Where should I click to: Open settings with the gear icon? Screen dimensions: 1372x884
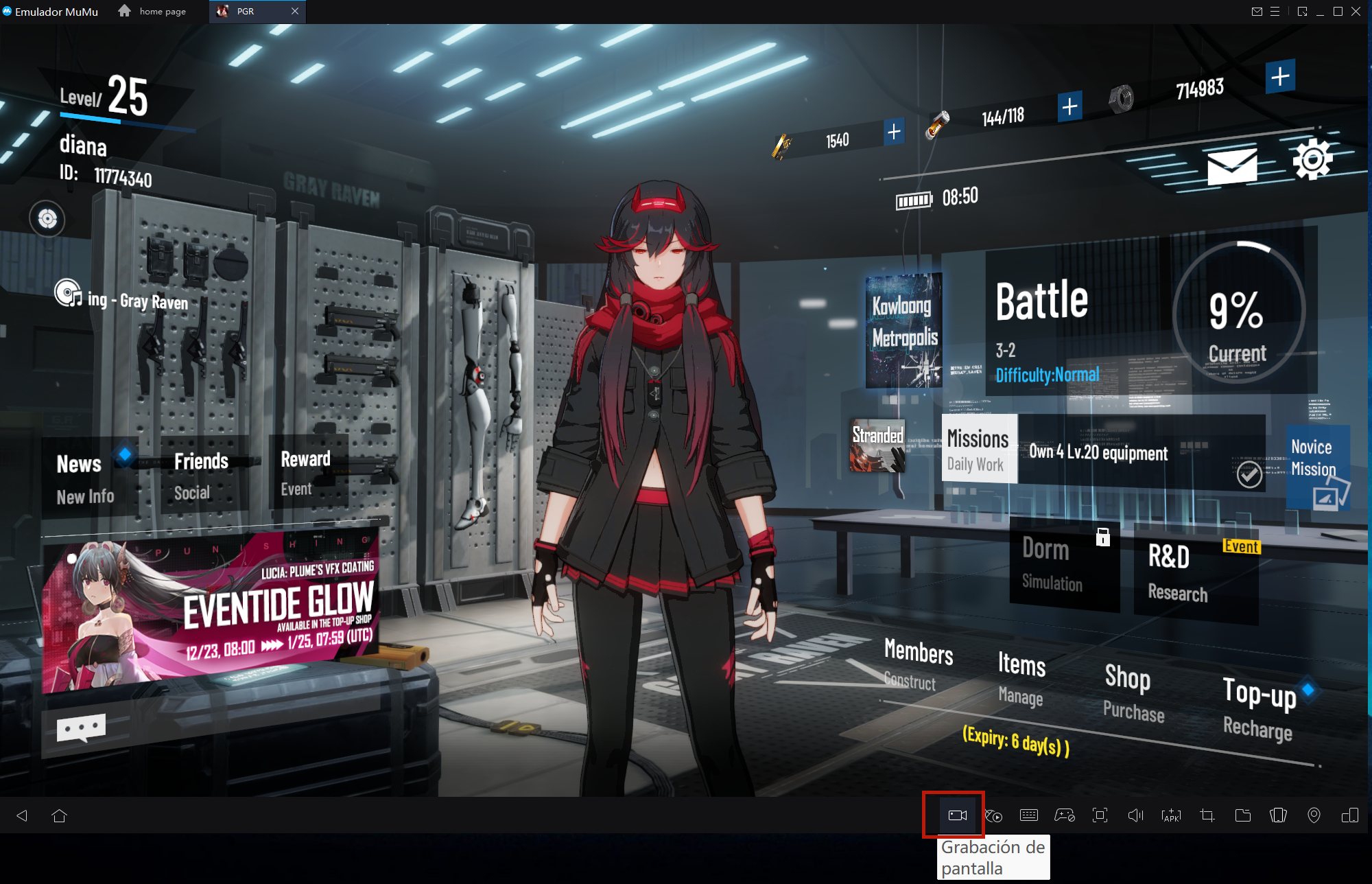pos(1312,159)
